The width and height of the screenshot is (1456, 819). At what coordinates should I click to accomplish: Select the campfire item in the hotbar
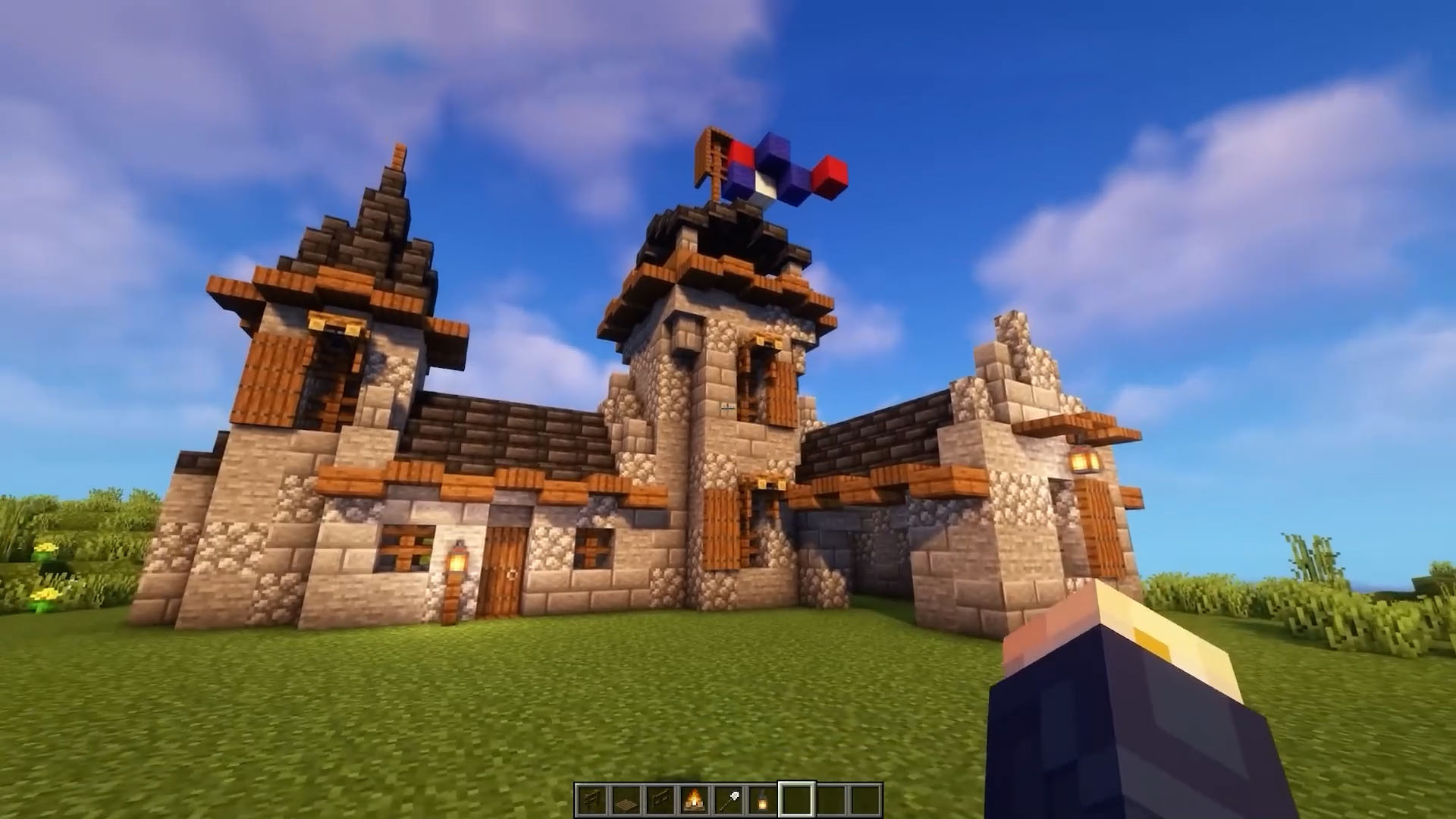point(695,796)
